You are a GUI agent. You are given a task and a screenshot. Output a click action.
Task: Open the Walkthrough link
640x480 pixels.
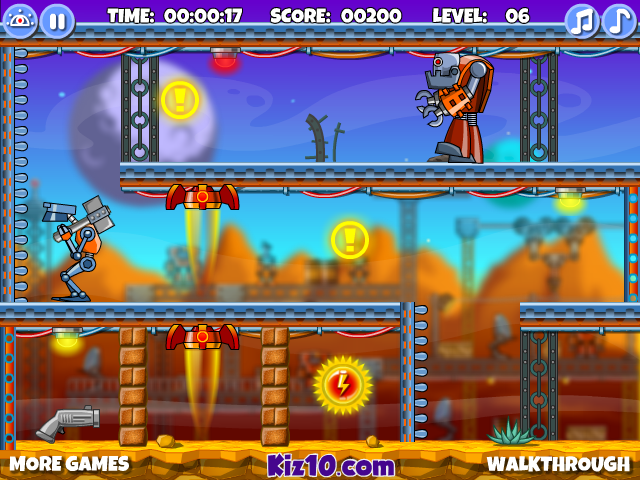pyautogui.click(x=558, y=464)
